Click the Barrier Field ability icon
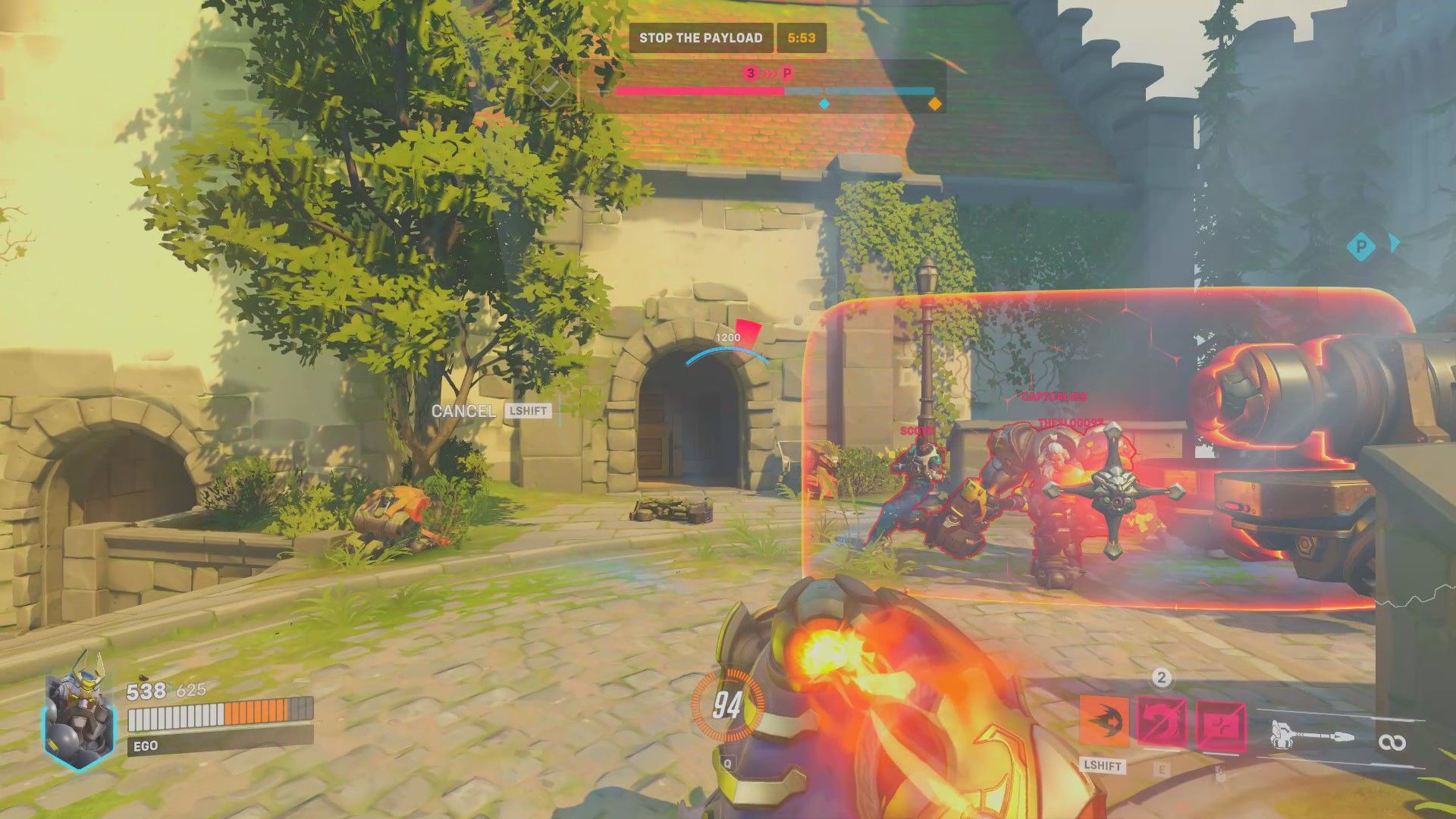This screenshot has height=819, width=1456. [1219, 723]
